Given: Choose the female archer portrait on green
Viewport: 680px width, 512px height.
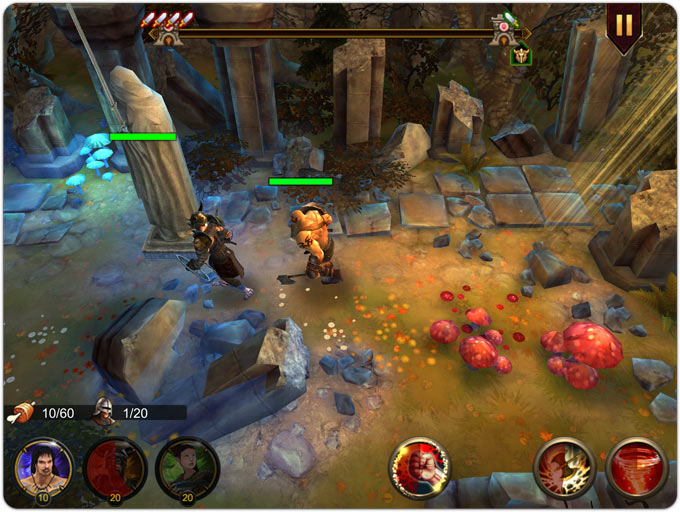Looking at the screenshot, I should click(187, 468).
